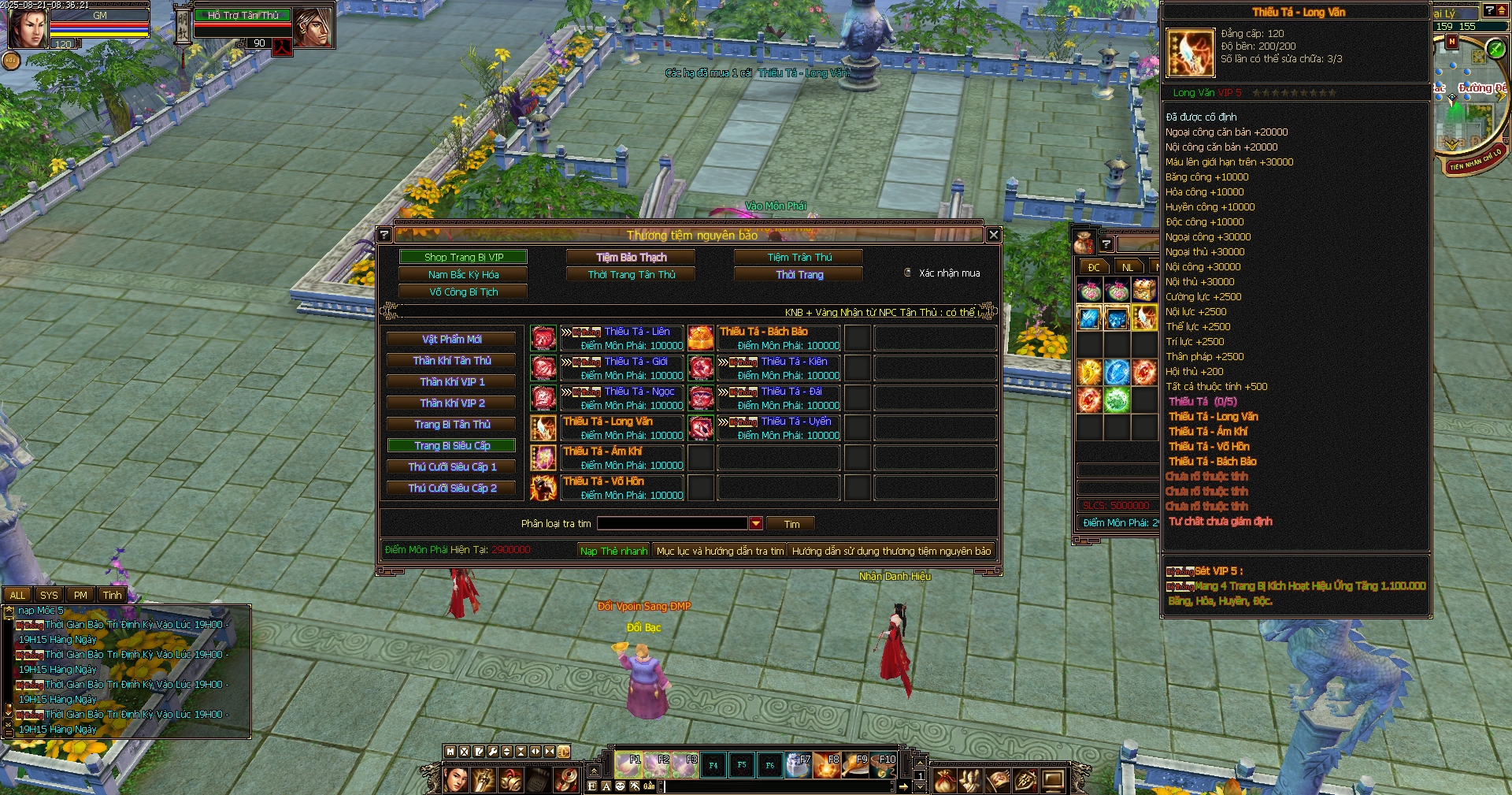Image resolution: width=1512 pixels, height=795 pixels.
Task: Open Thời Trang Tân Thủ shop
Action: [631, 274]
